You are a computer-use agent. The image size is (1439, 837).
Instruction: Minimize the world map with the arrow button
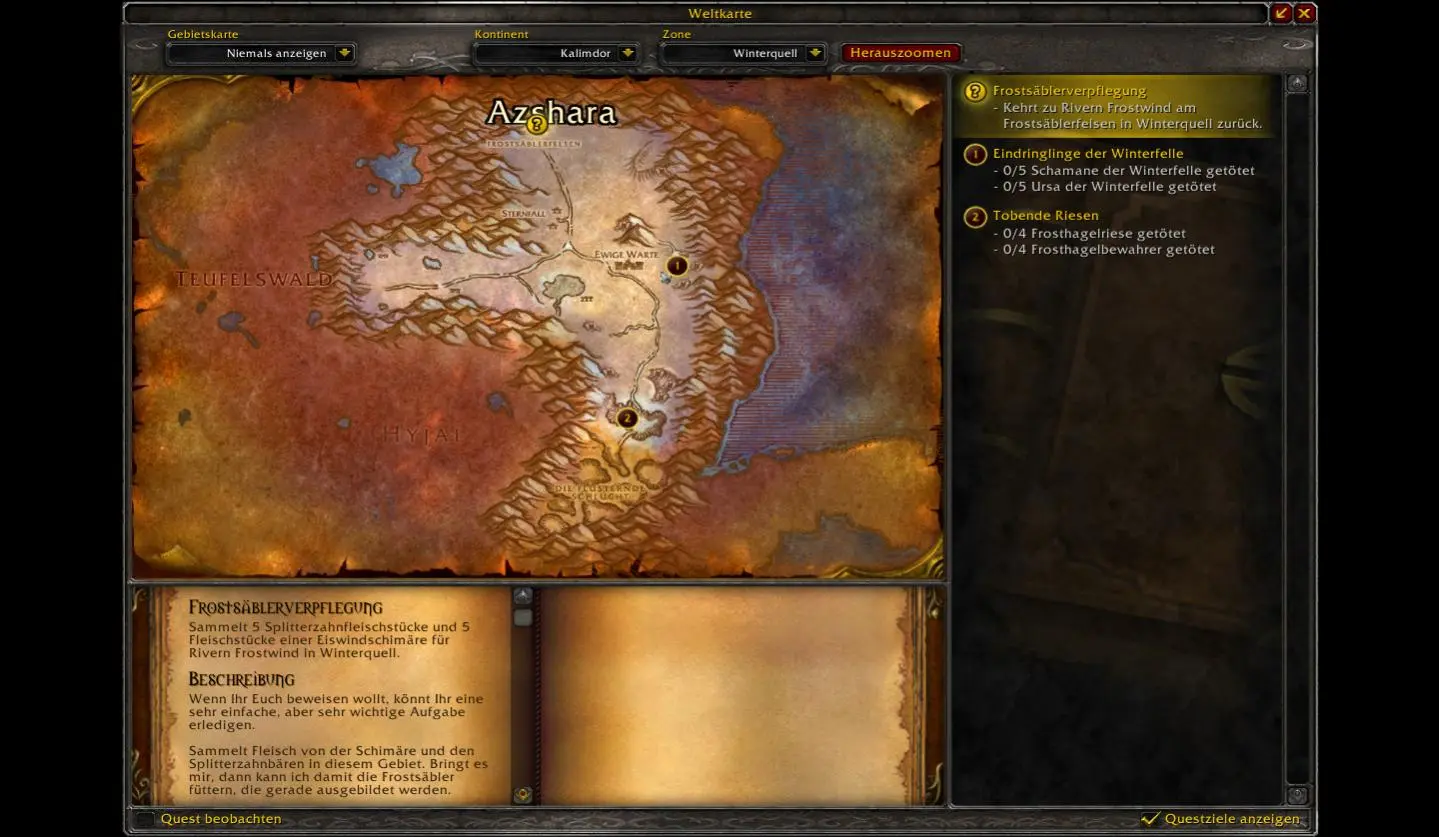coord(1281,13)
